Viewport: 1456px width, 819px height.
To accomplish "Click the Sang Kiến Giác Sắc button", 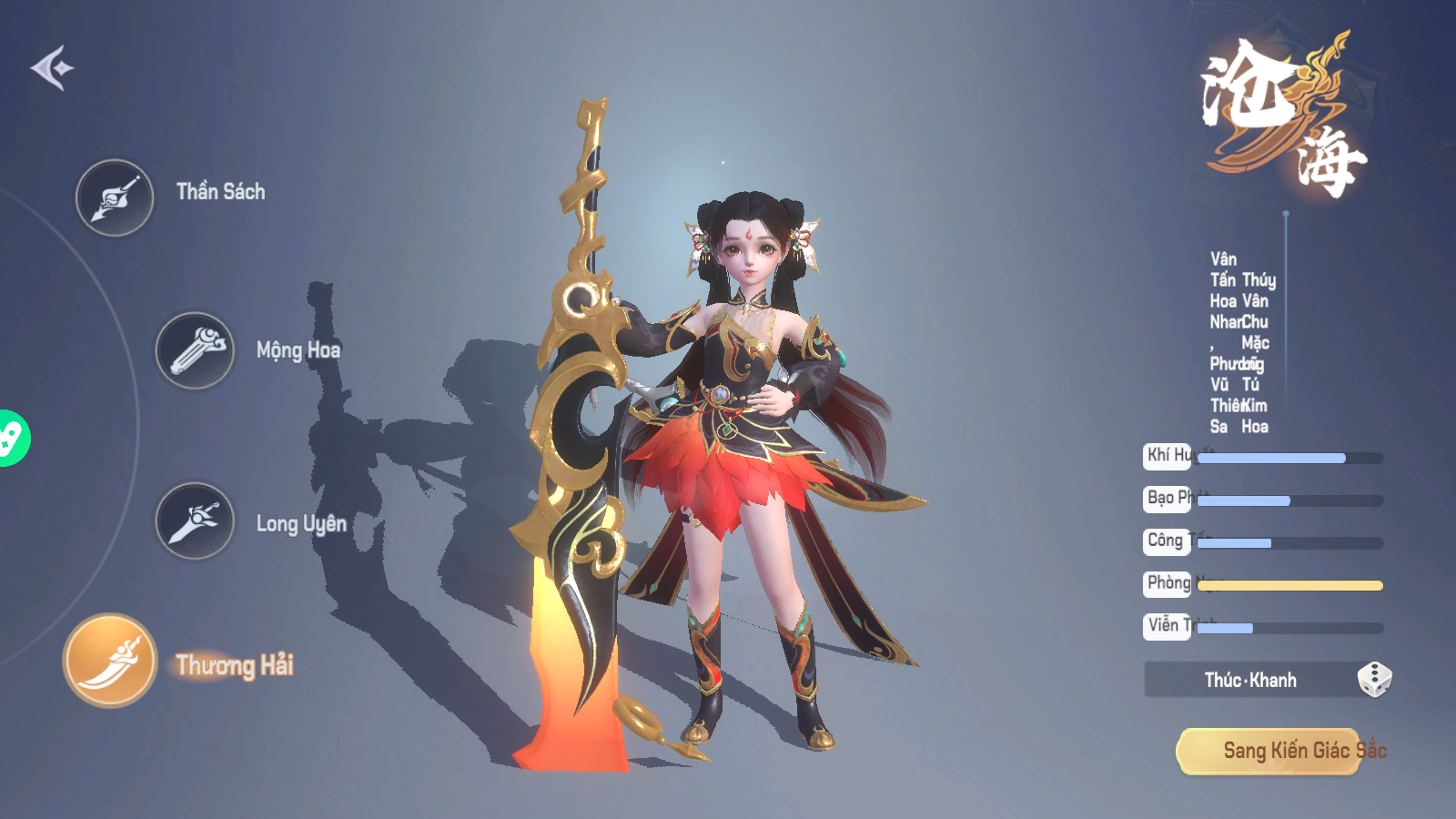I will [x=1281, y=751].
